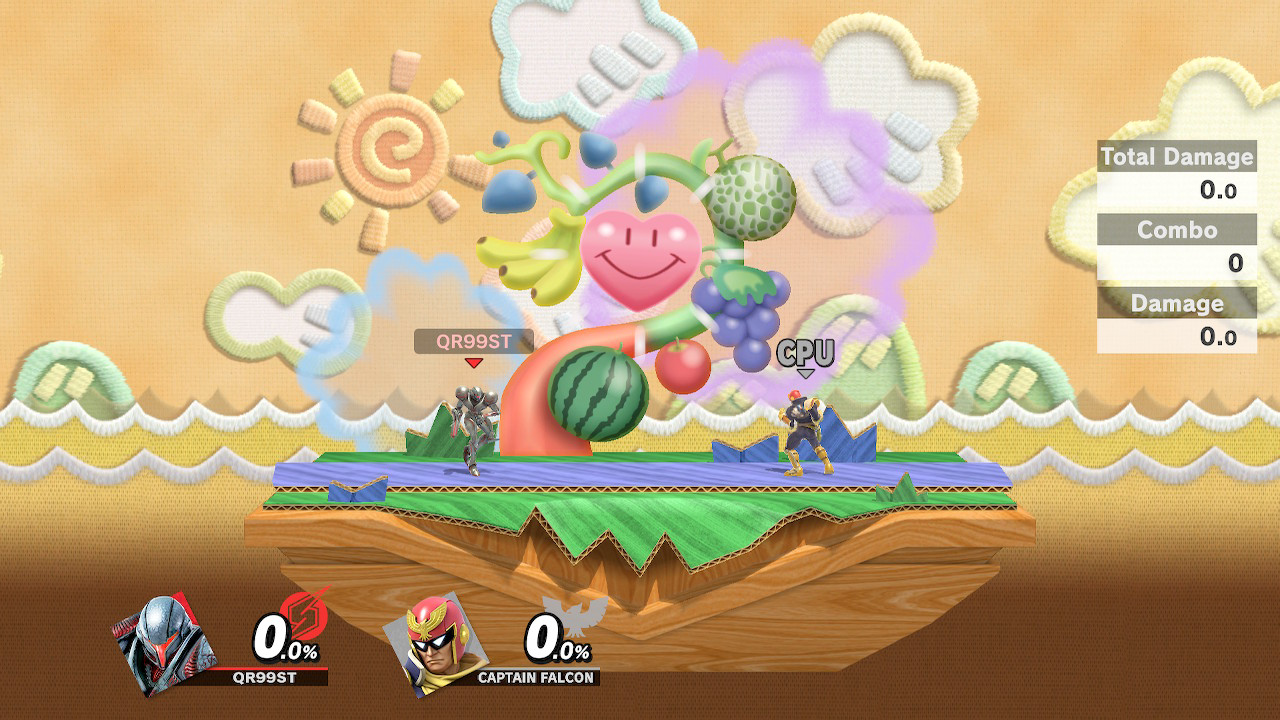Image resolution: width=1280 pixels, height=720 pixels.
Task: Click the QR99ST player name tag
Action: click(x=474, y=342)
